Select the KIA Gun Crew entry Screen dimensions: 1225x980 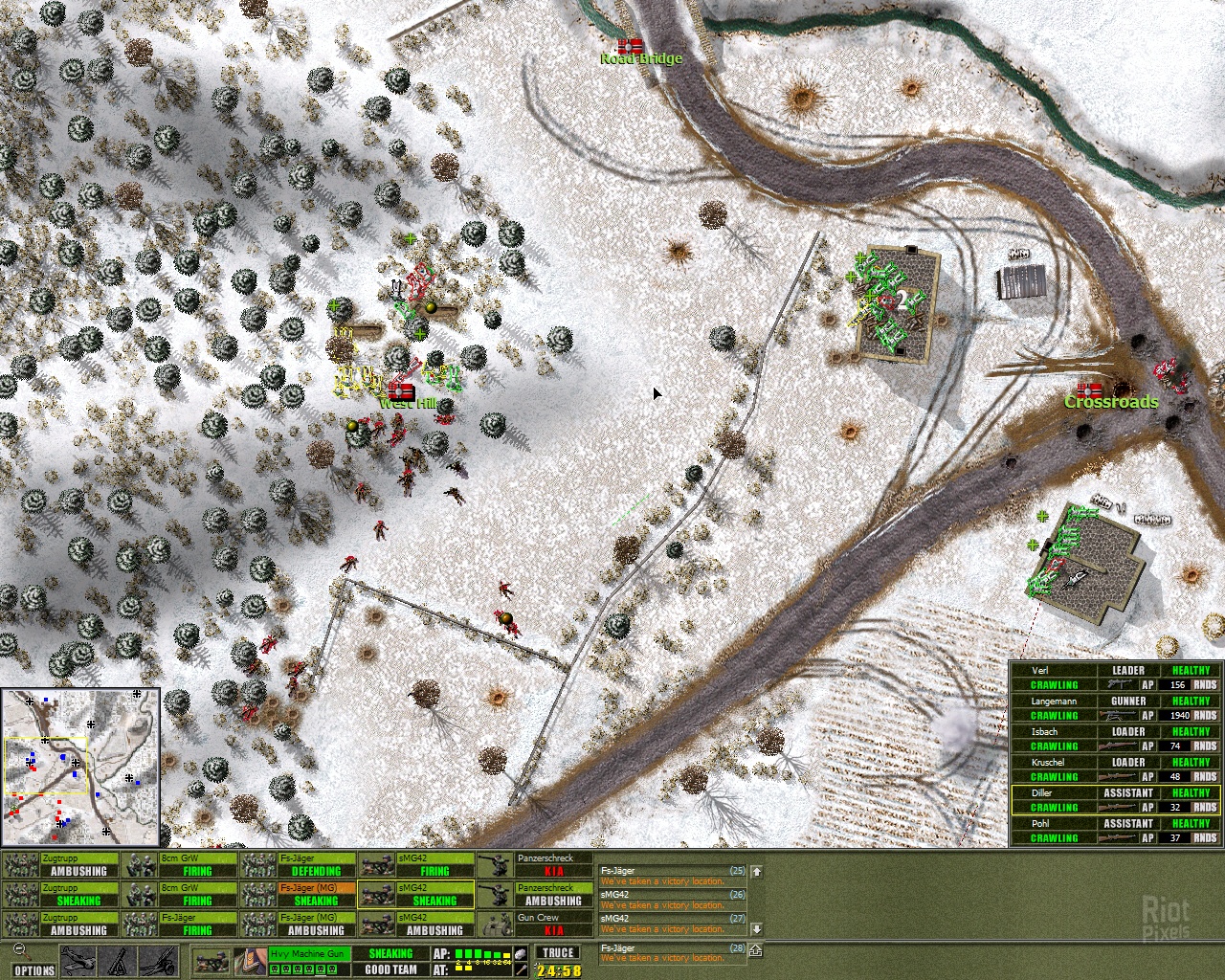tap(536, 924)
